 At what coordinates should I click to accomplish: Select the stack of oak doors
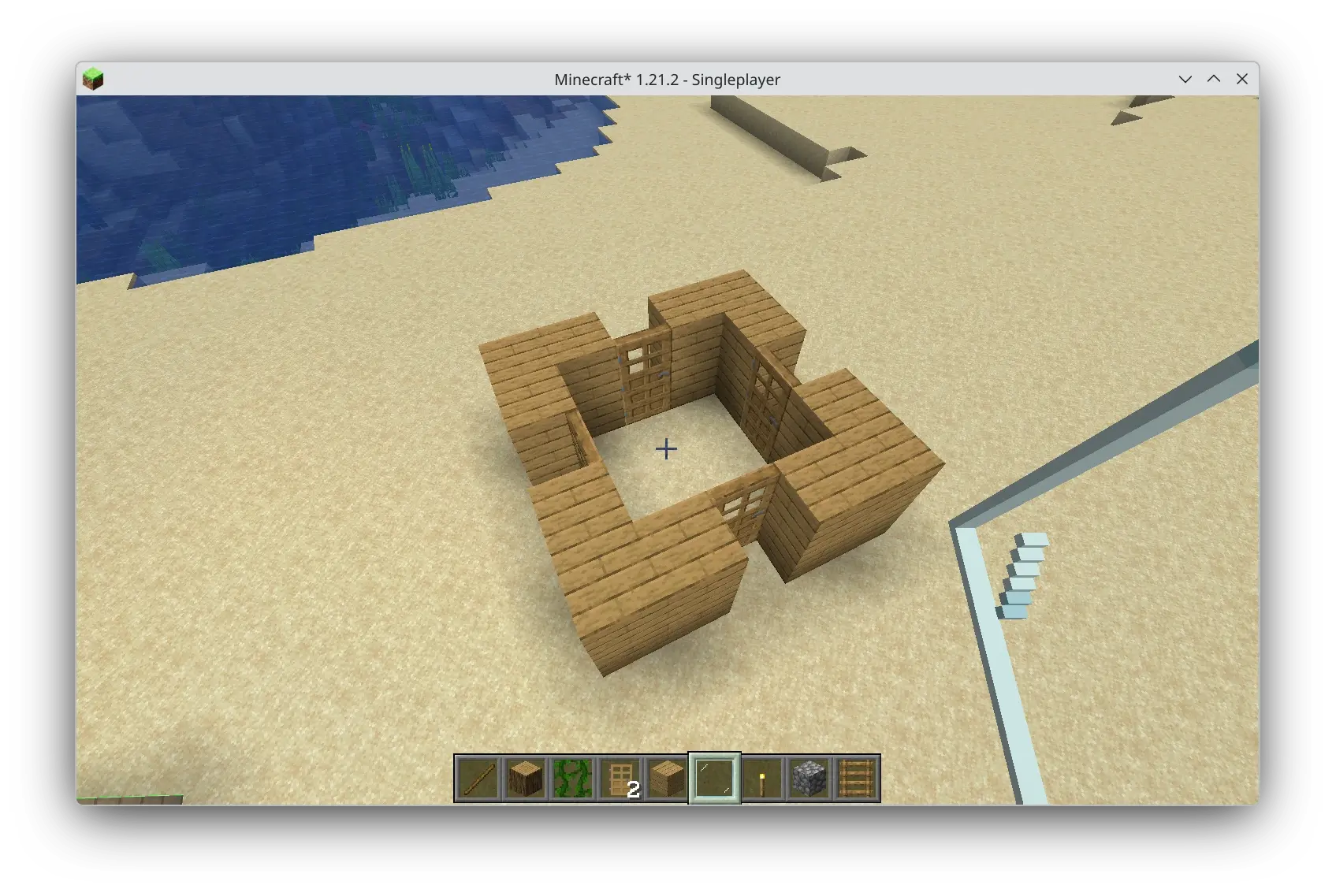pyautogui.click(x=620, y=779)
